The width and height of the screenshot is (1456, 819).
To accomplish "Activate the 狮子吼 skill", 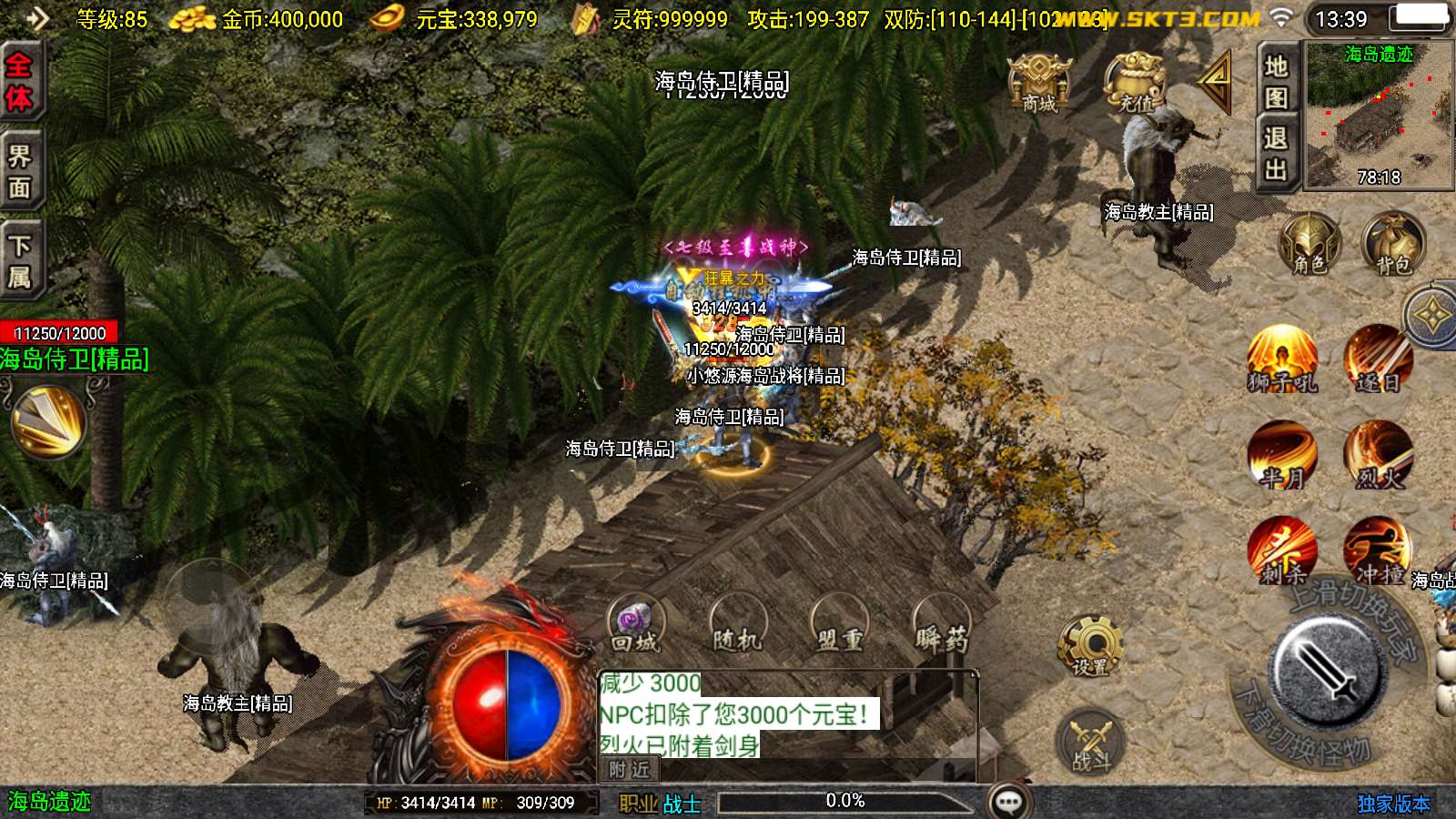I will coord(1282,359).
